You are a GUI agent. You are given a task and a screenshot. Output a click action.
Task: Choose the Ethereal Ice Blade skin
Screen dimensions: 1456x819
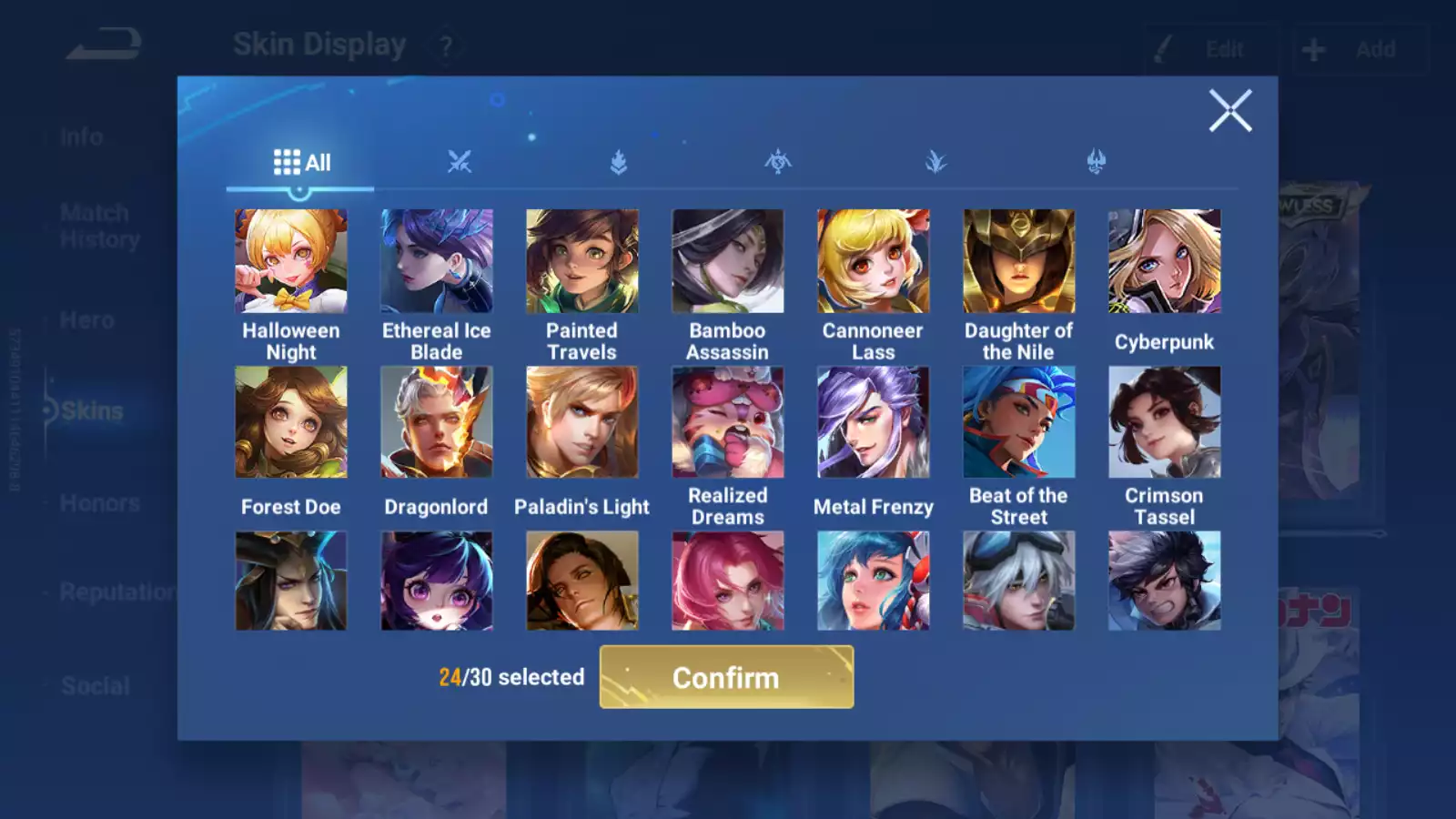(x=436, y=262)
